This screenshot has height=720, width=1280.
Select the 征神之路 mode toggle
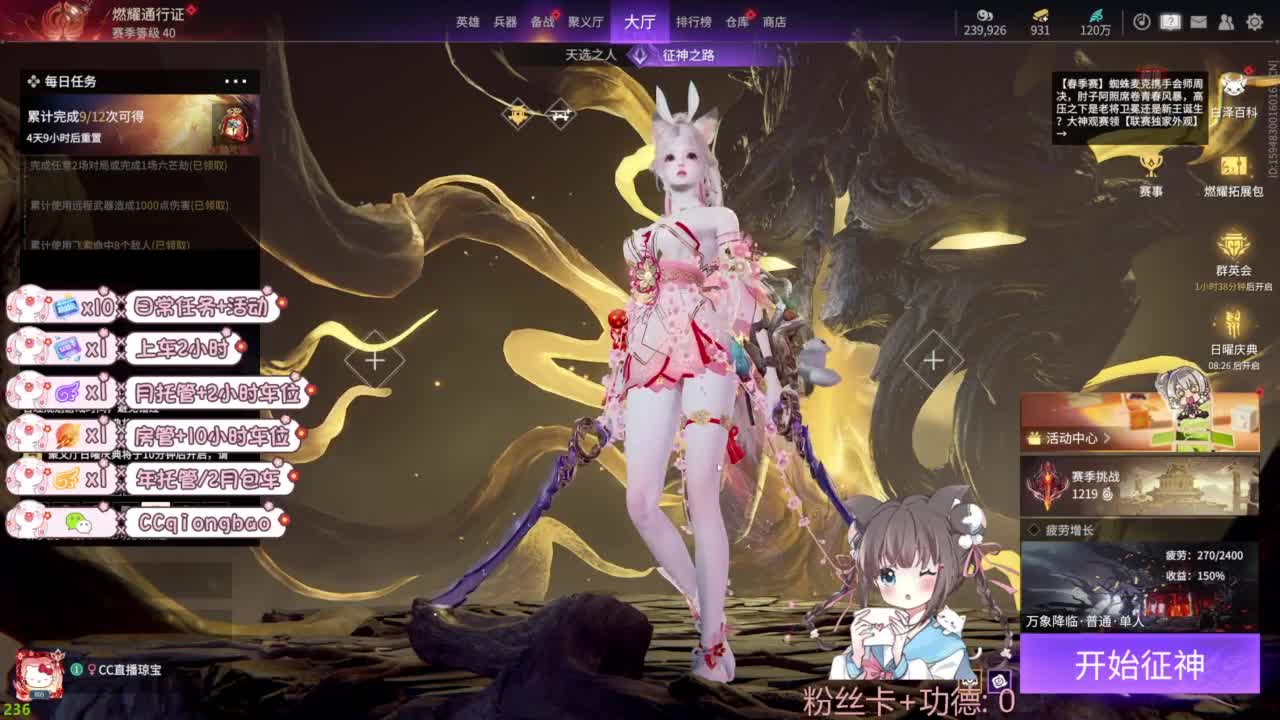[686, 56]
